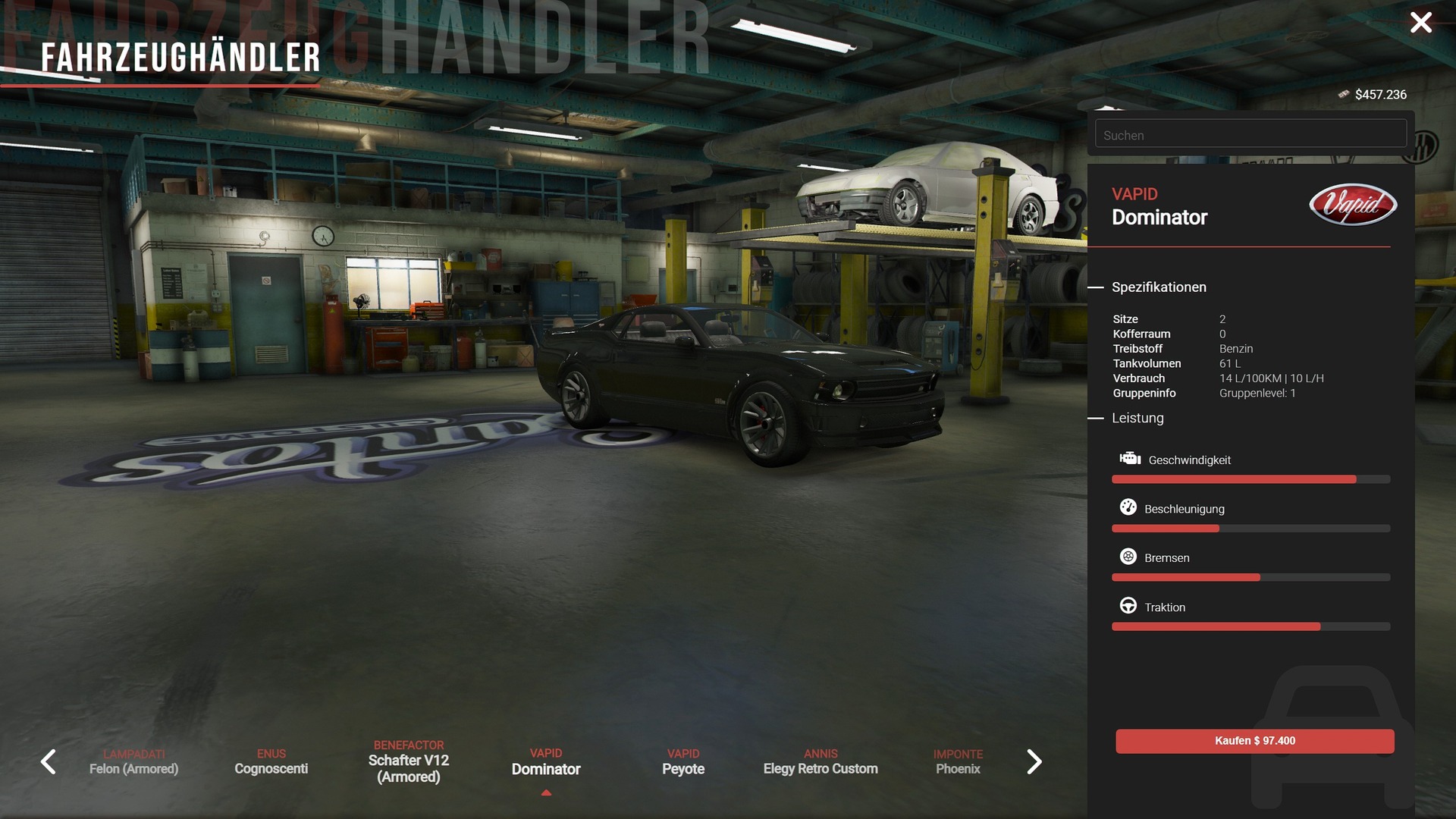Image resolution: width=1456 pixels, height=819 pixels.
Task: Buy the Dominator for $97.400
Action: pyautogui.click(x=1254, y=741)
